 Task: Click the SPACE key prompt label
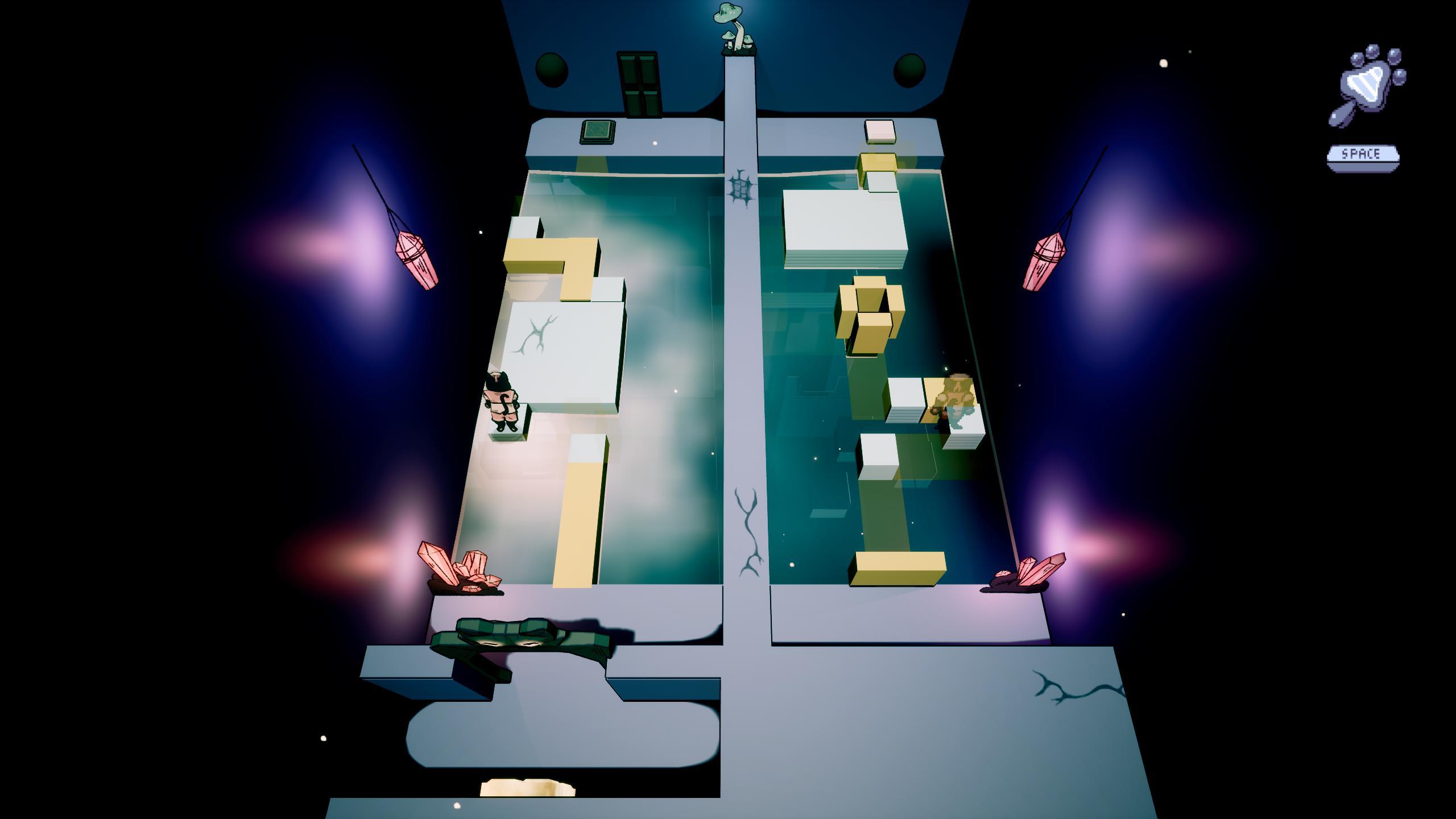click(1365, 154)
